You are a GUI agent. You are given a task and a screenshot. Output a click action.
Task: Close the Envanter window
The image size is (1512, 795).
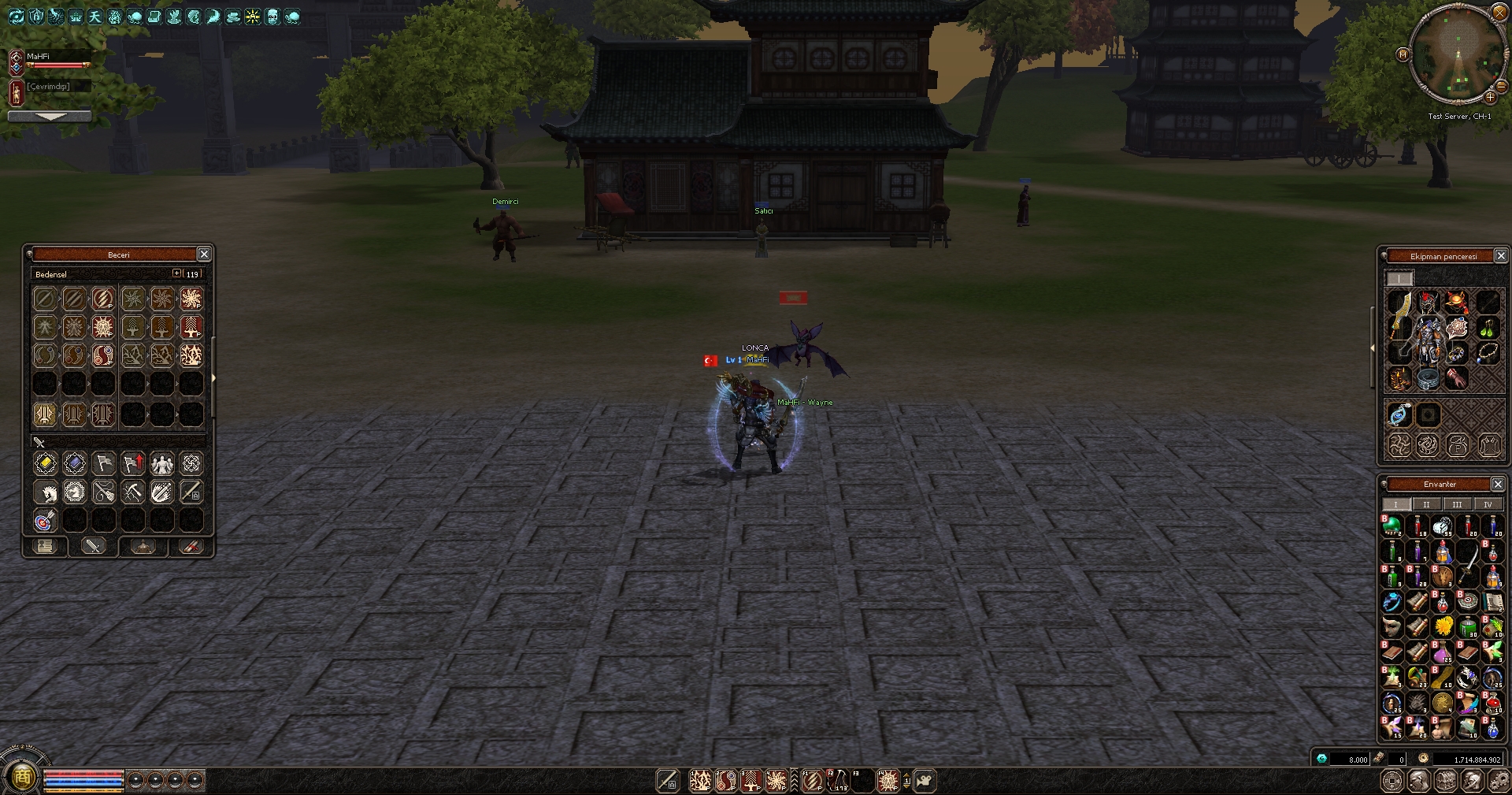pyautogui.click(x=1498, y=484)
